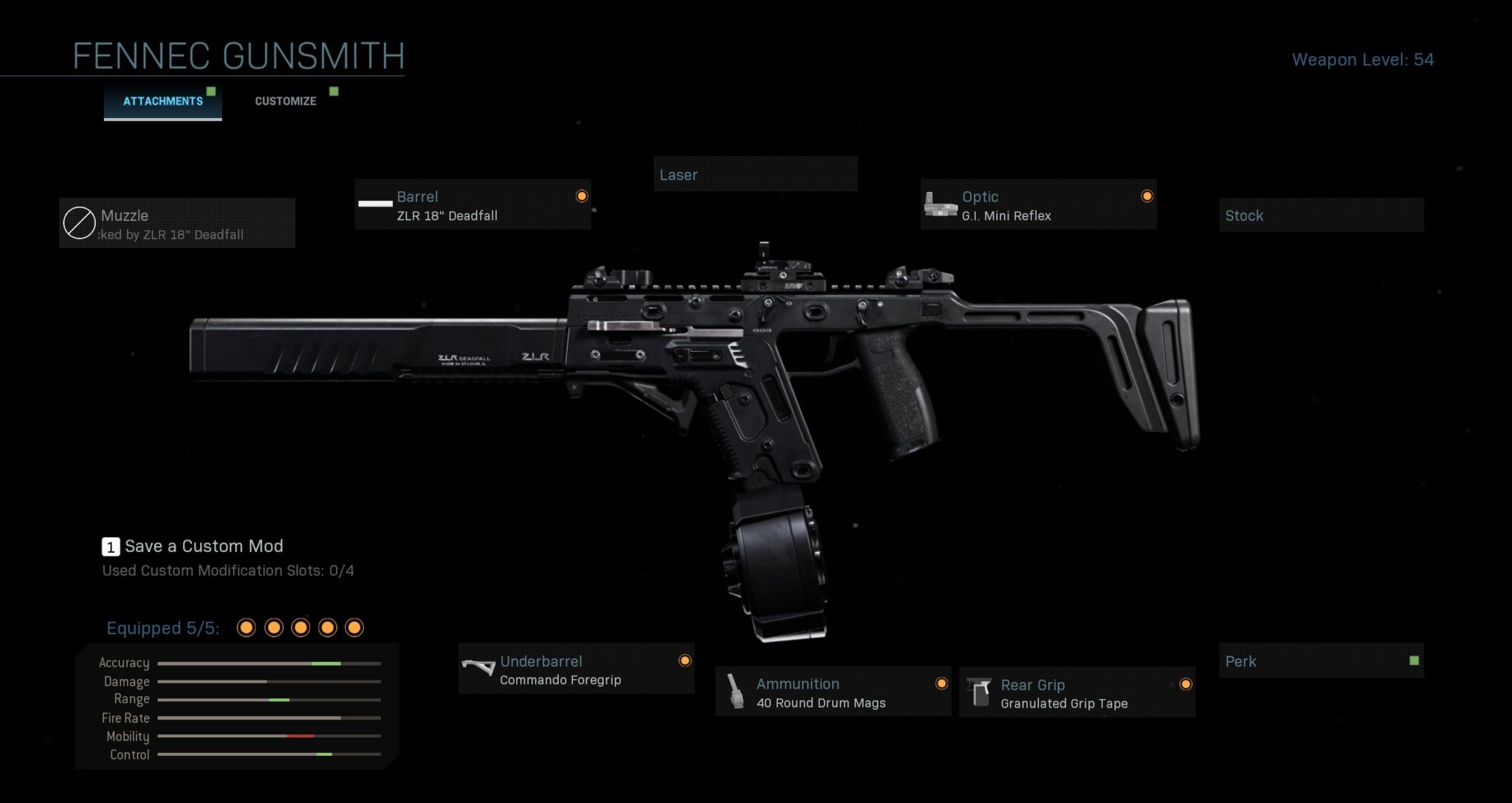Switch to the Customize tab
This screenshot has height=803, width=1512.
click(x=285, y=100)
